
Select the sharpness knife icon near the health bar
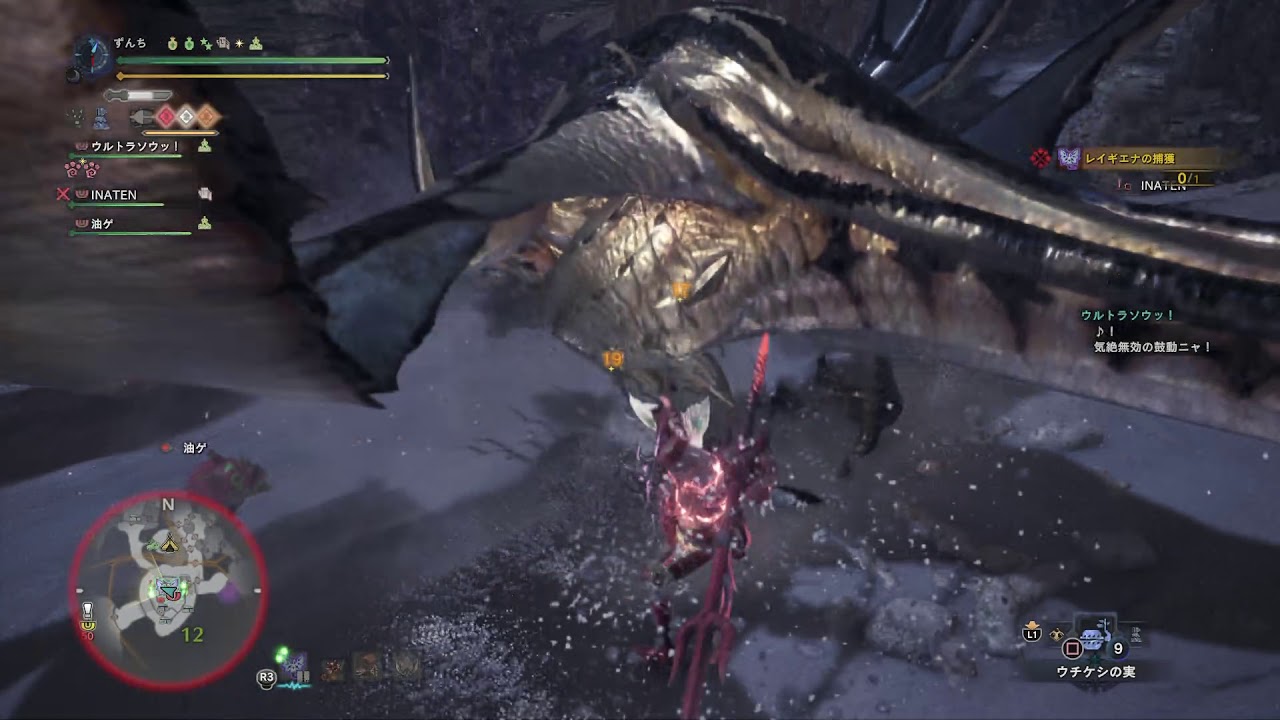[137, 94]
